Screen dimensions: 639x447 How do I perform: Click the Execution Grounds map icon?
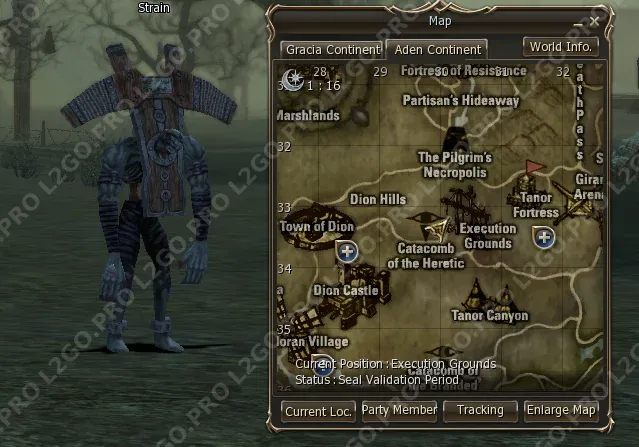pyautogui.click(x=470, y=207)
